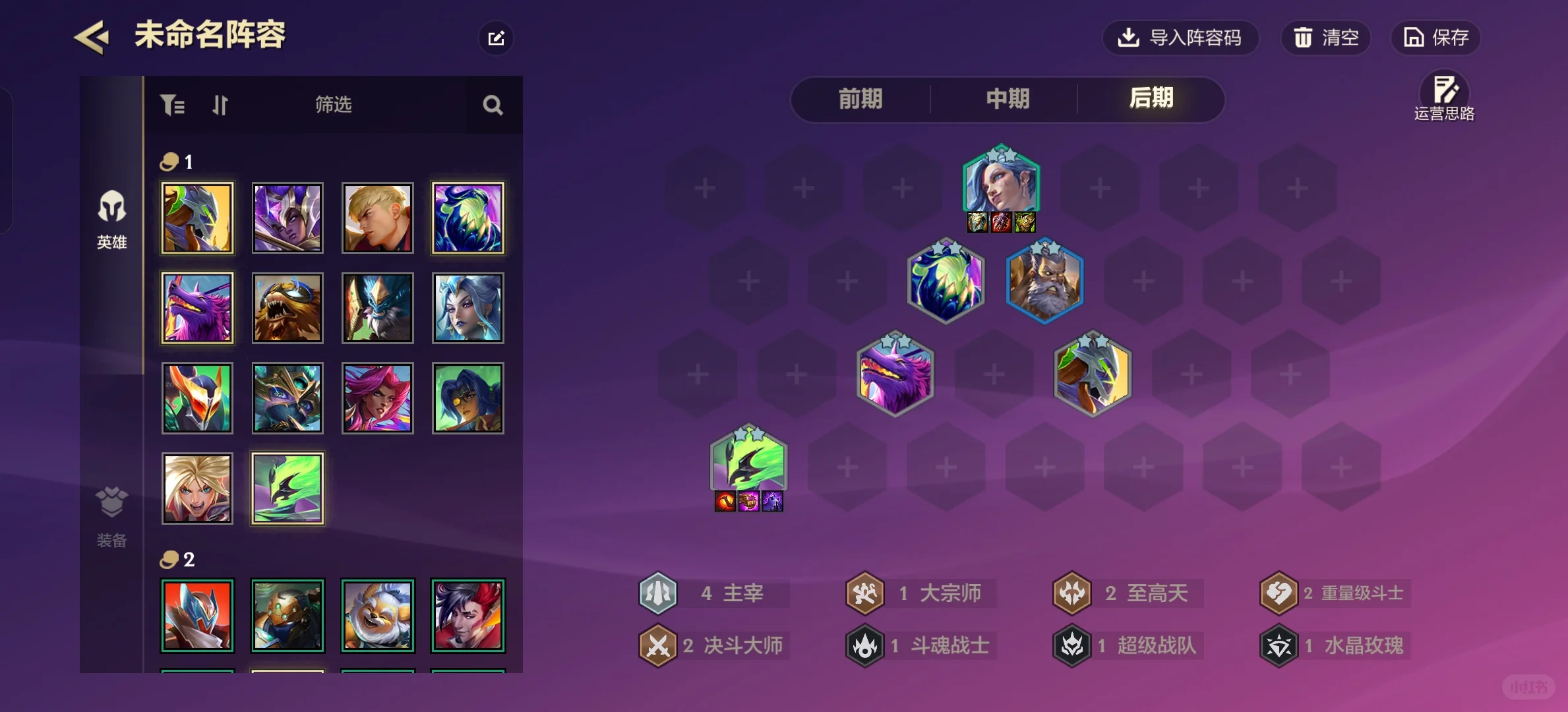Click the 斗魂战士 trait icon
1568x712 pixels.
(864, 645)
